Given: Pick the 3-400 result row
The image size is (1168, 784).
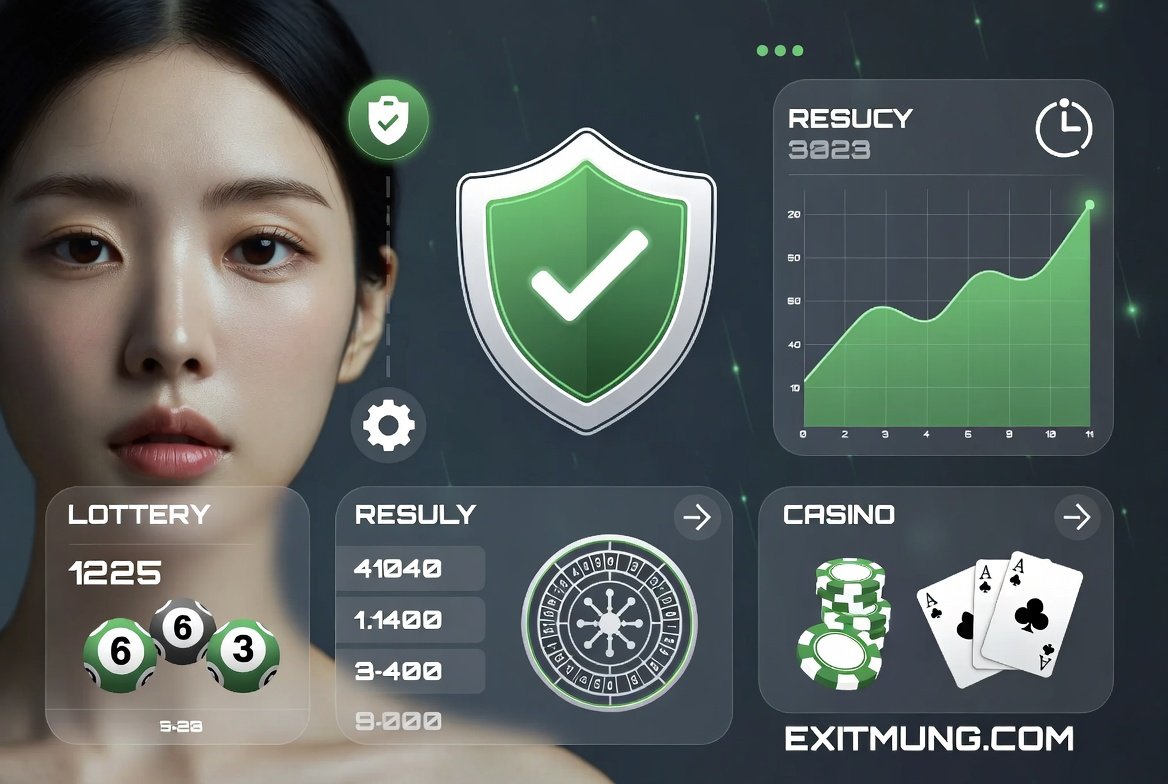Looking at the screenshot, I should [x=410, y=671].
